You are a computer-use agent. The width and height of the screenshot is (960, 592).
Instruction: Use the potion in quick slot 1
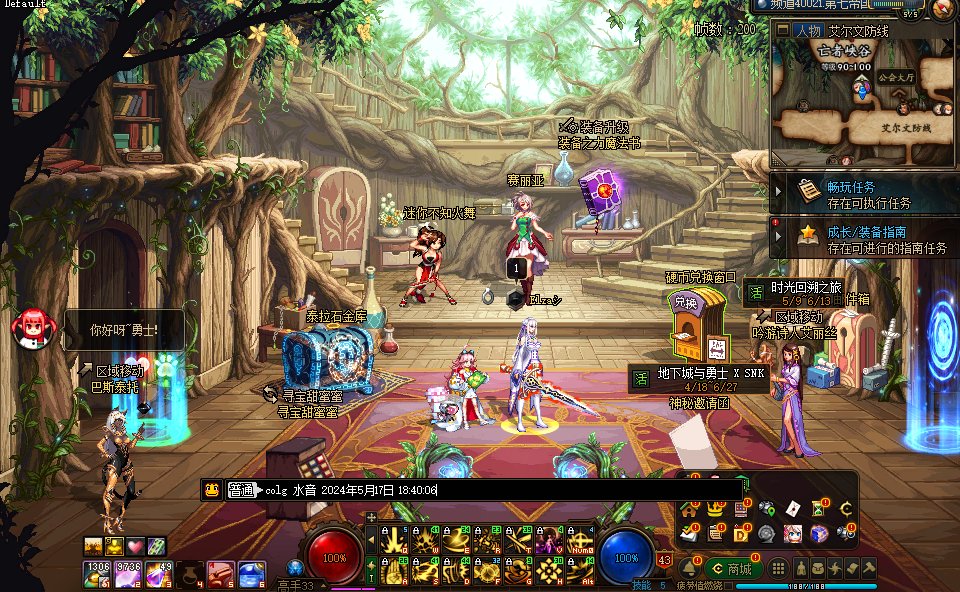98,574
